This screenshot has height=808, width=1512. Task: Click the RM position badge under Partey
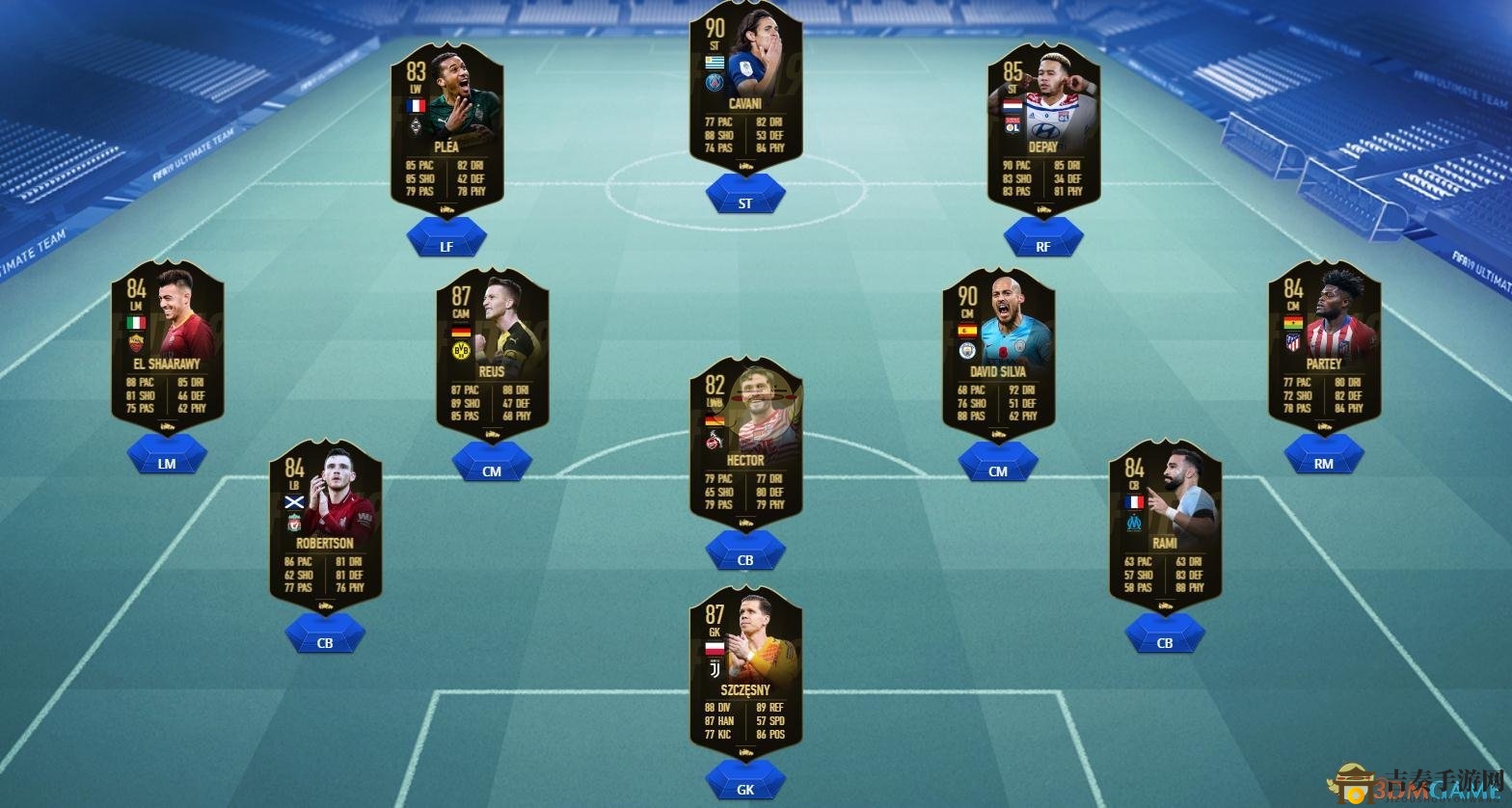tap(1323, 461)
